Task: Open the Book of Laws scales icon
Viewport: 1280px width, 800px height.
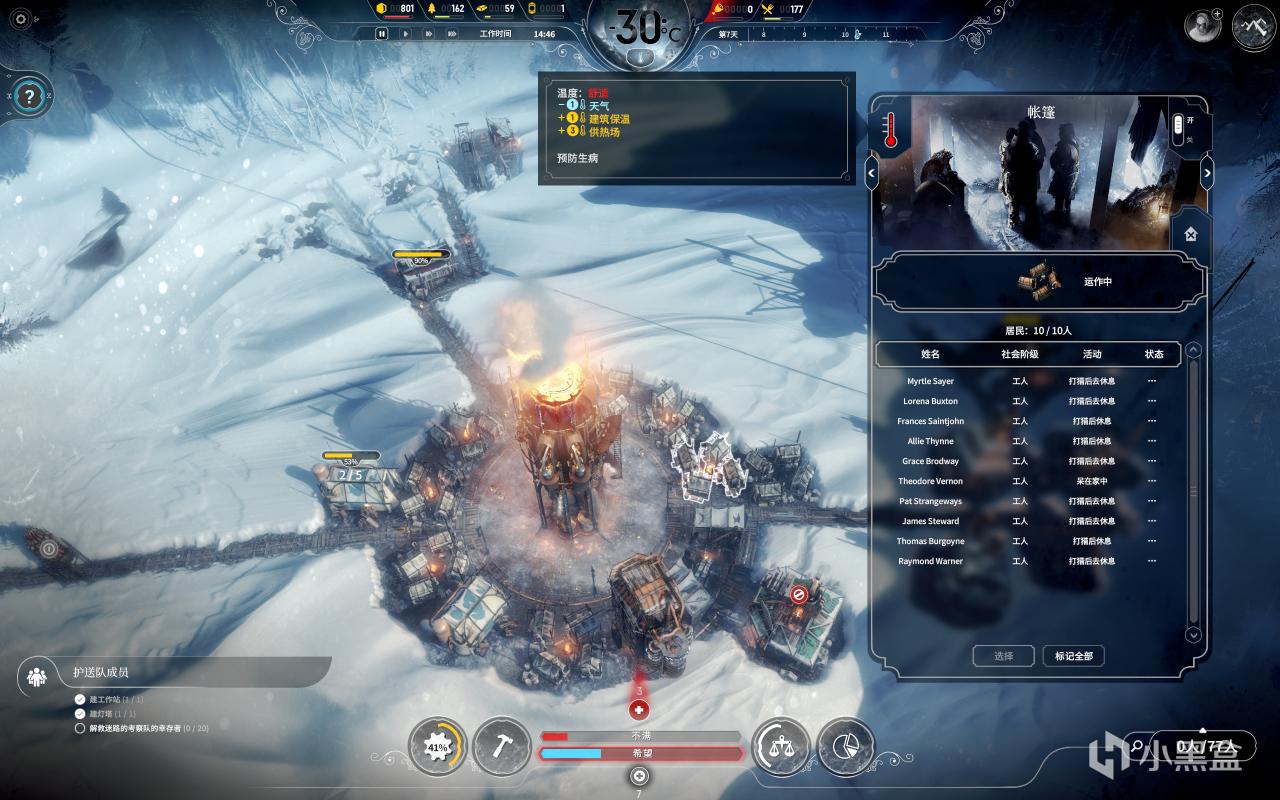Action: [780, 747]
